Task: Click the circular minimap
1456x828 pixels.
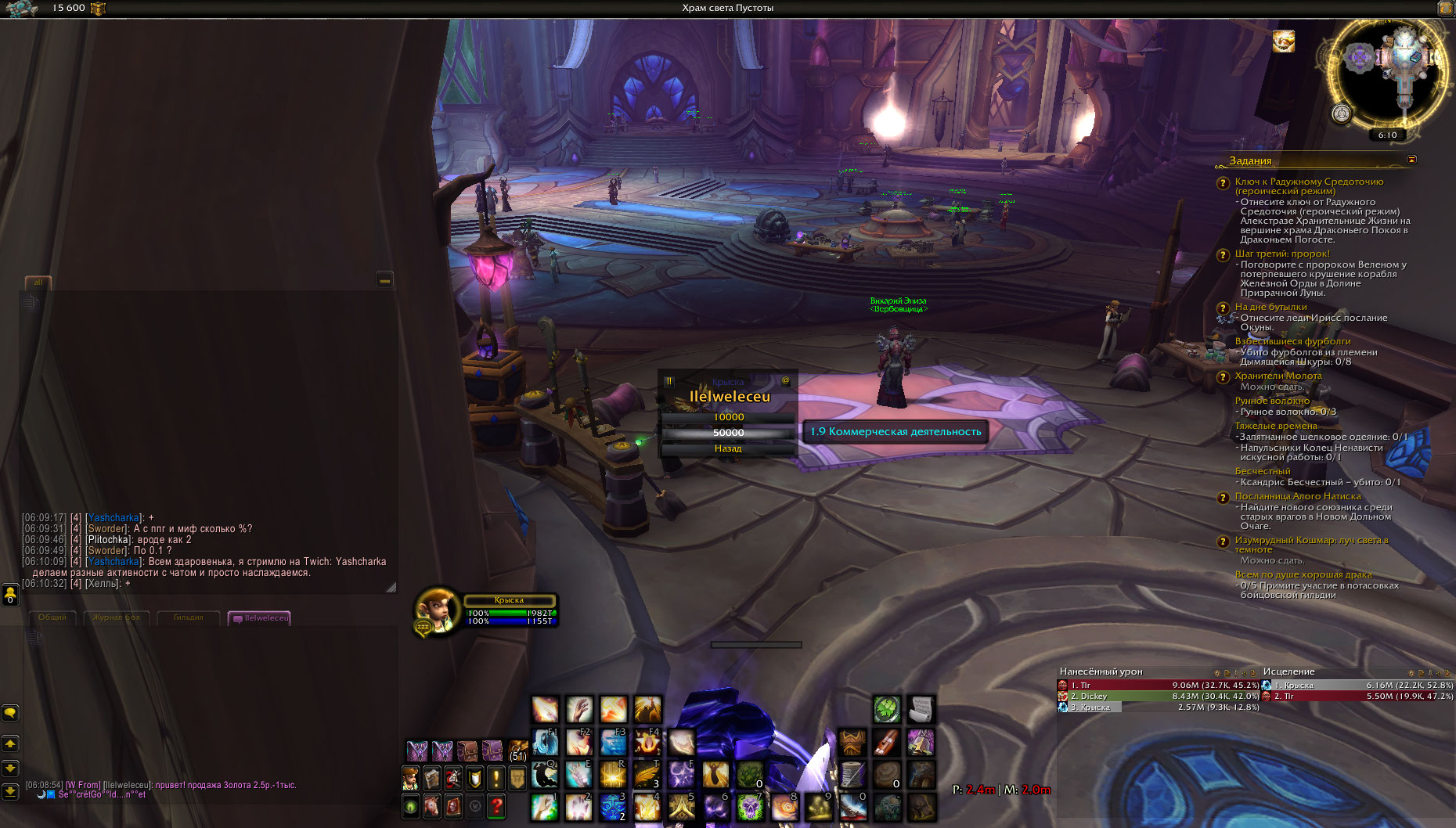Action: pyautogui.click(x=1387, y=74)
